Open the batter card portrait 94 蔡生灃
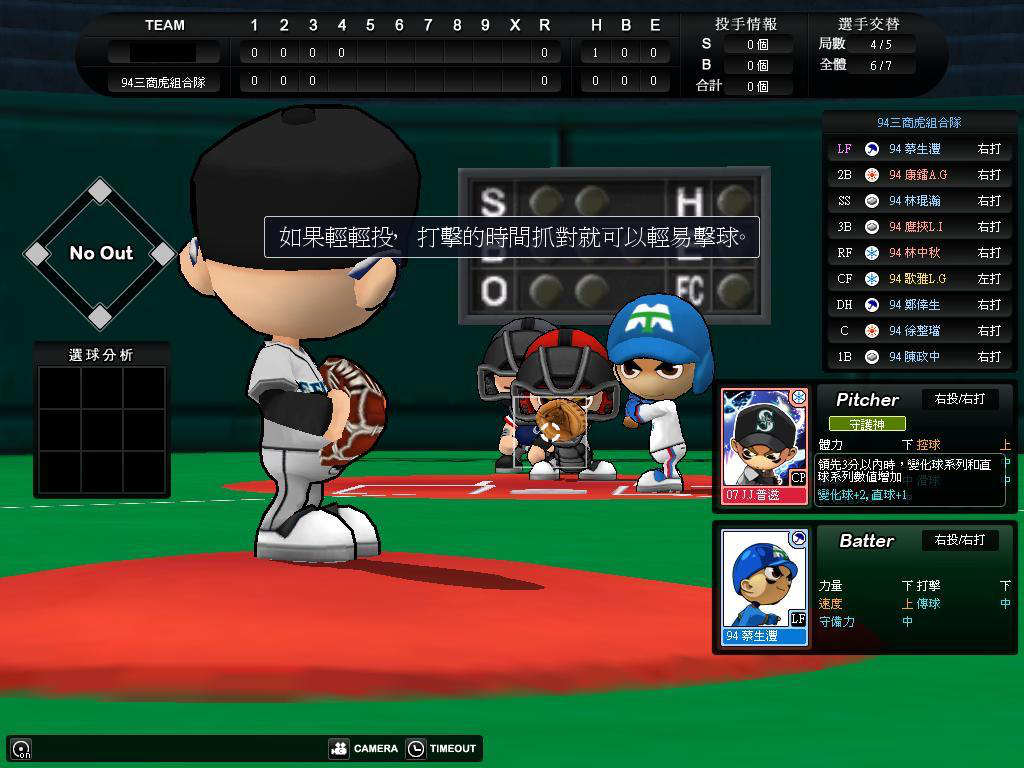The image size is (1024, 768). coord(764,587)
